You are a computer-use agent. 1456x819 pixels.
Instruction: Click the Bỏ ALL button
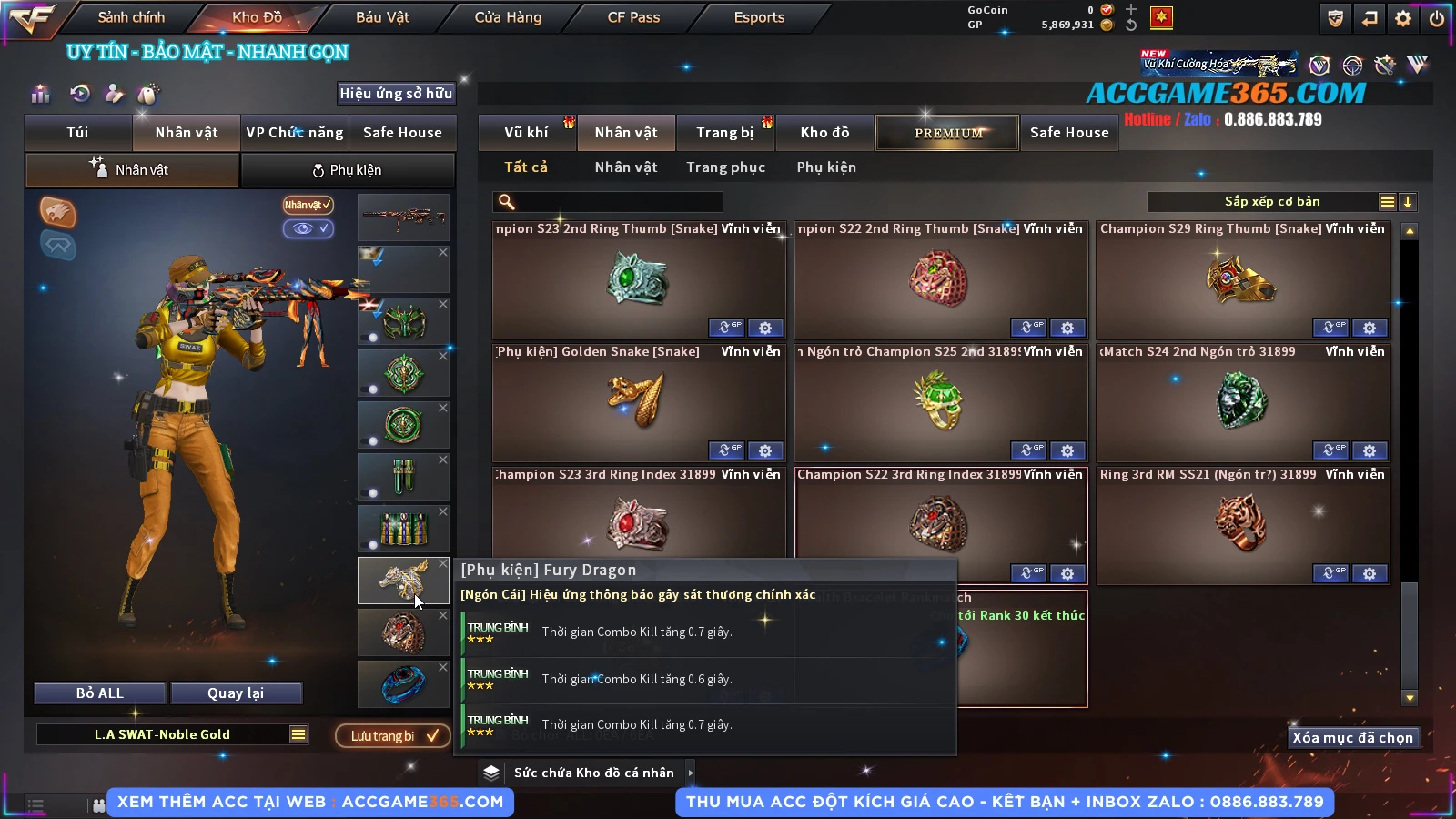[x=100, y=693]
